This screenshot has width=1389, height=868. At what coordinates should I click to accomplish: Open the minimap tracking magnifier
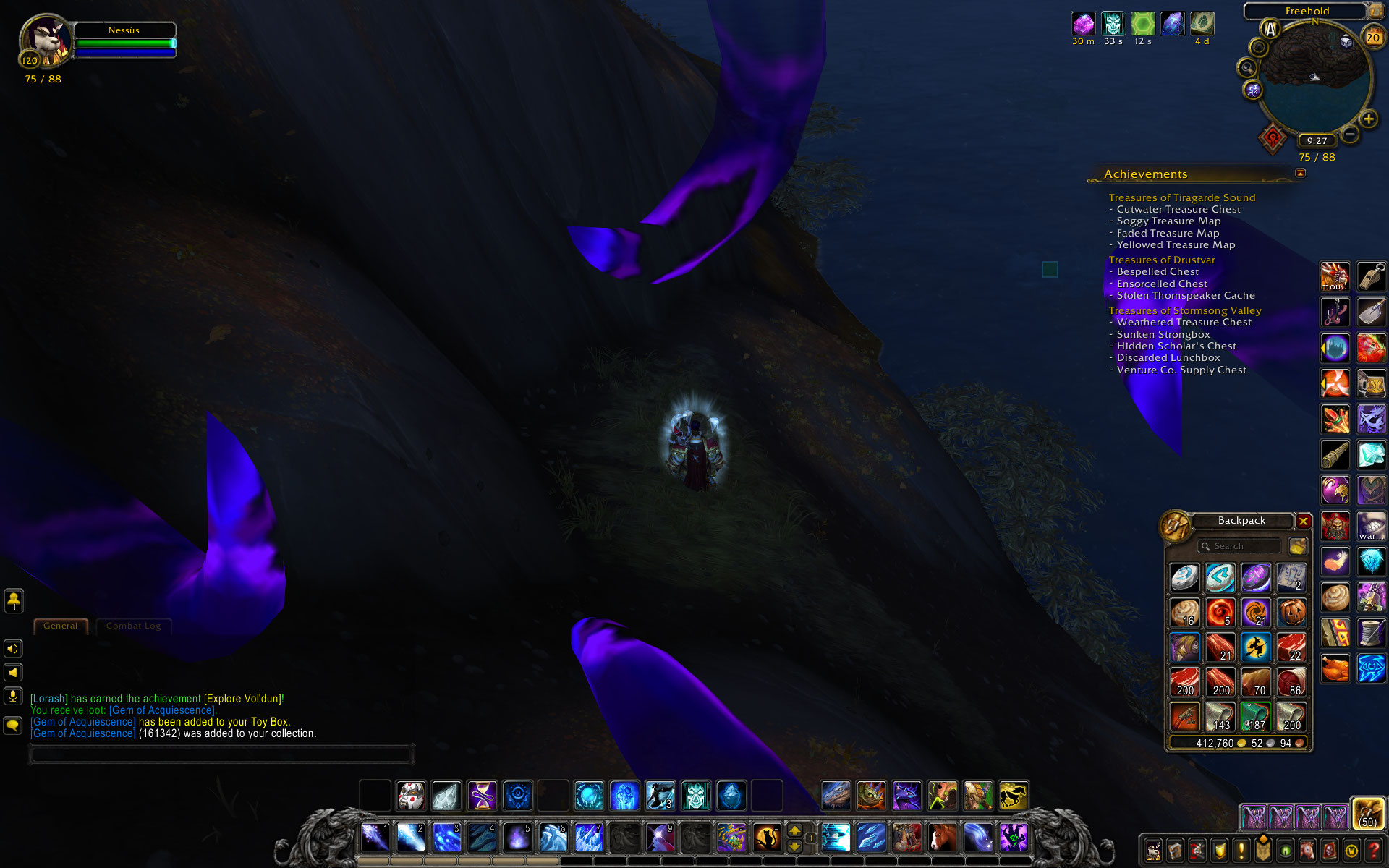1247,68
